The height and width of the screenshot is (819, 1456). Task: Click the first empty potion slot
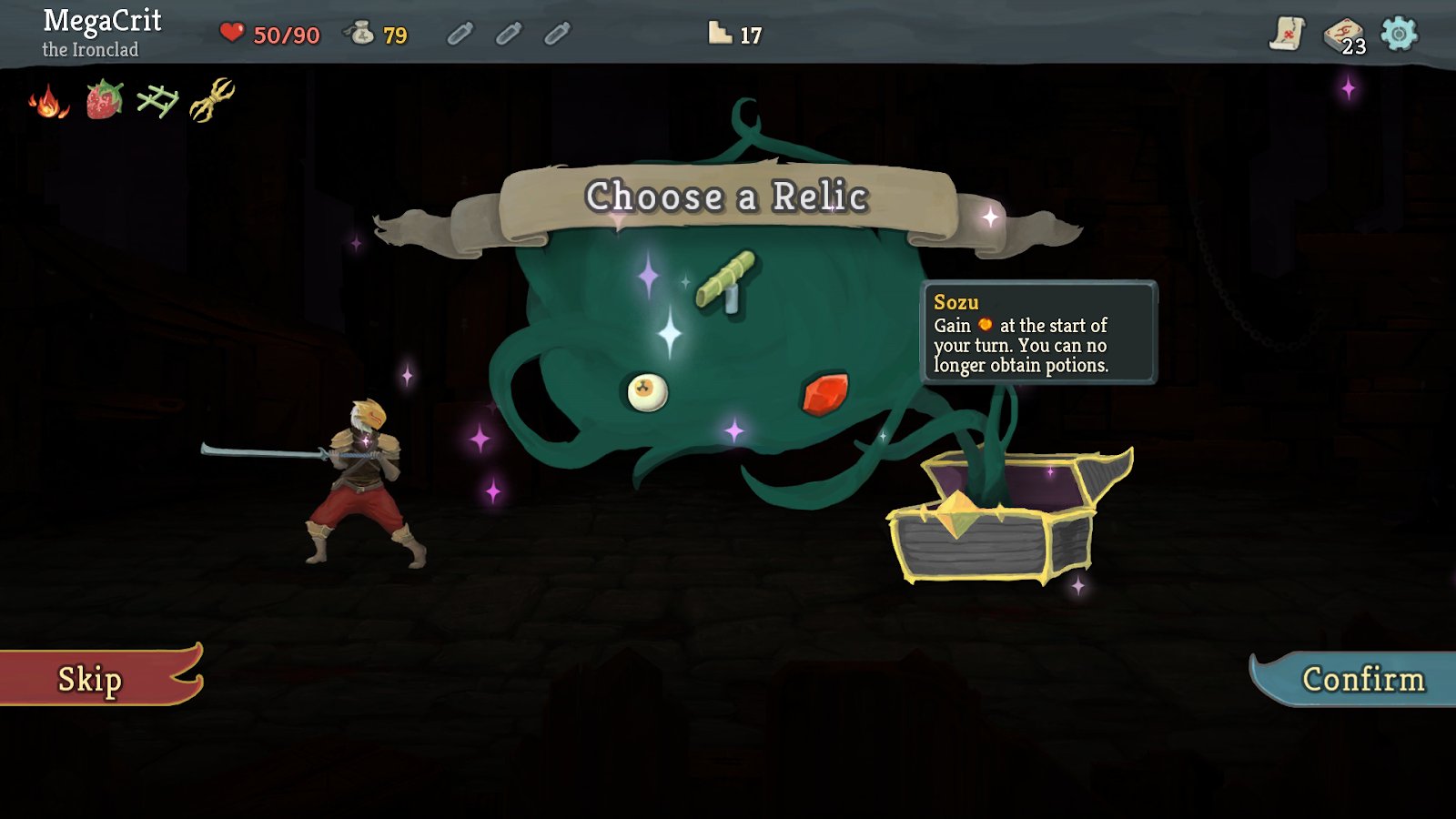[460, 35]
